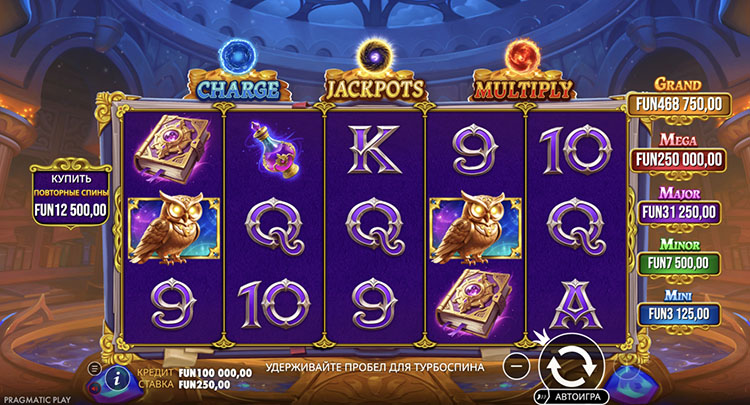Open the Автоигра autoplay options
This screenshot has height=405, width=750.
[x=576, y=395]
